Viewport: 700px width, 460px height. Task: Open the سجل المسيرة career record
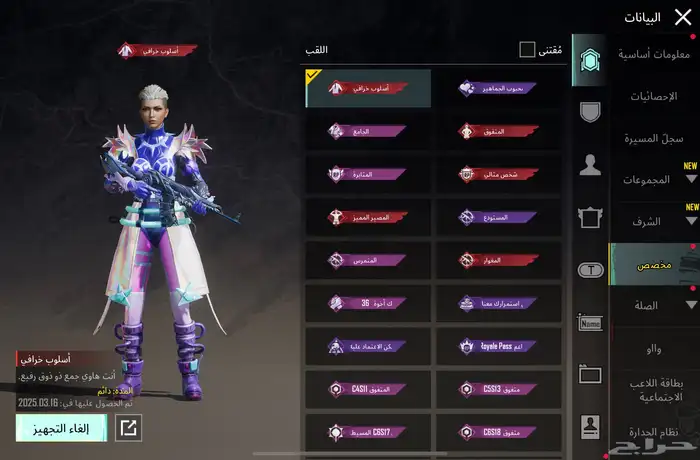(657, 139)
